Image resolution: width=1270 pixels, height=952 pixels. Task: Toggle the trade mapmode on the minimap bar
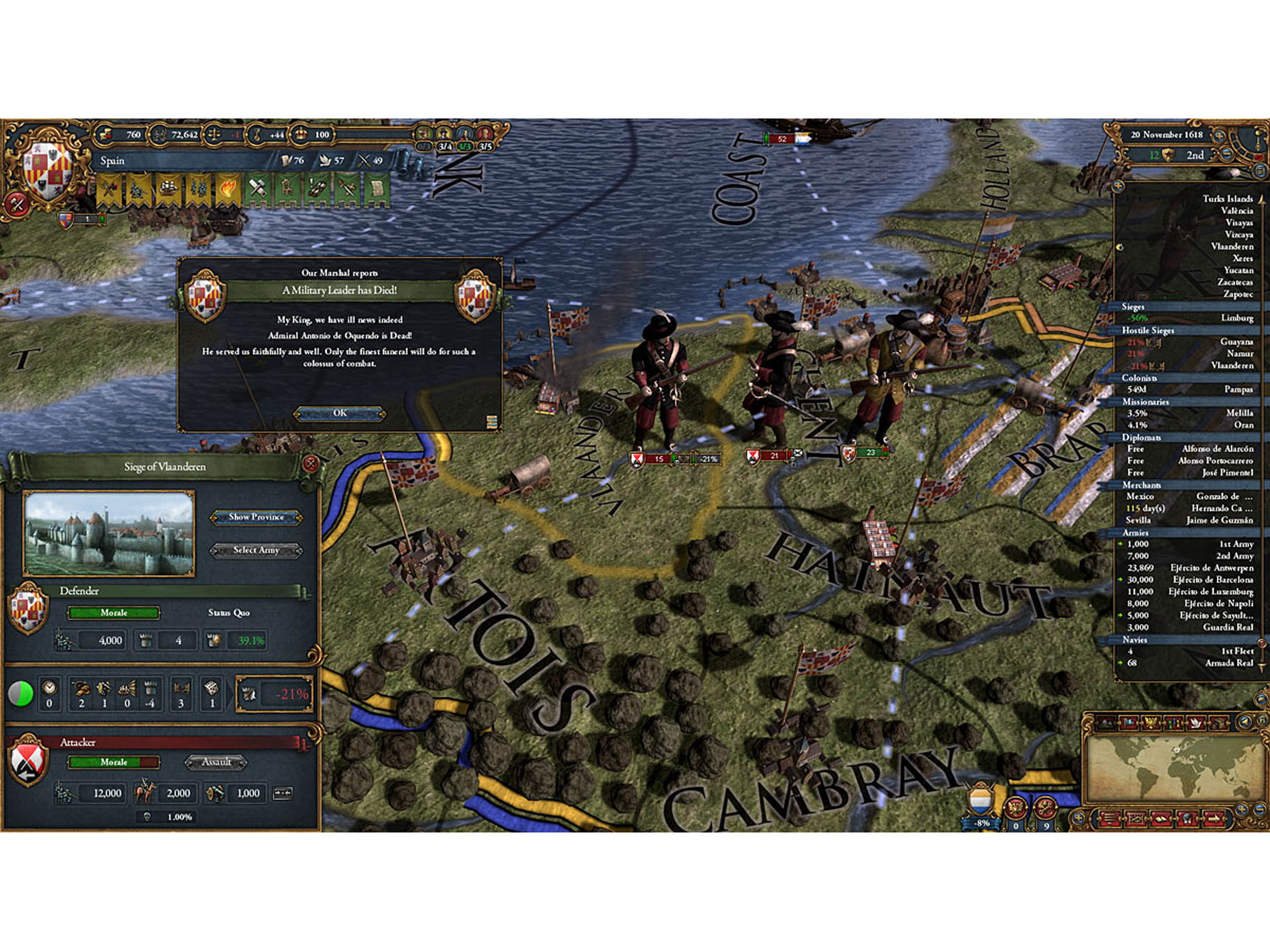(x=1174, y=722)
